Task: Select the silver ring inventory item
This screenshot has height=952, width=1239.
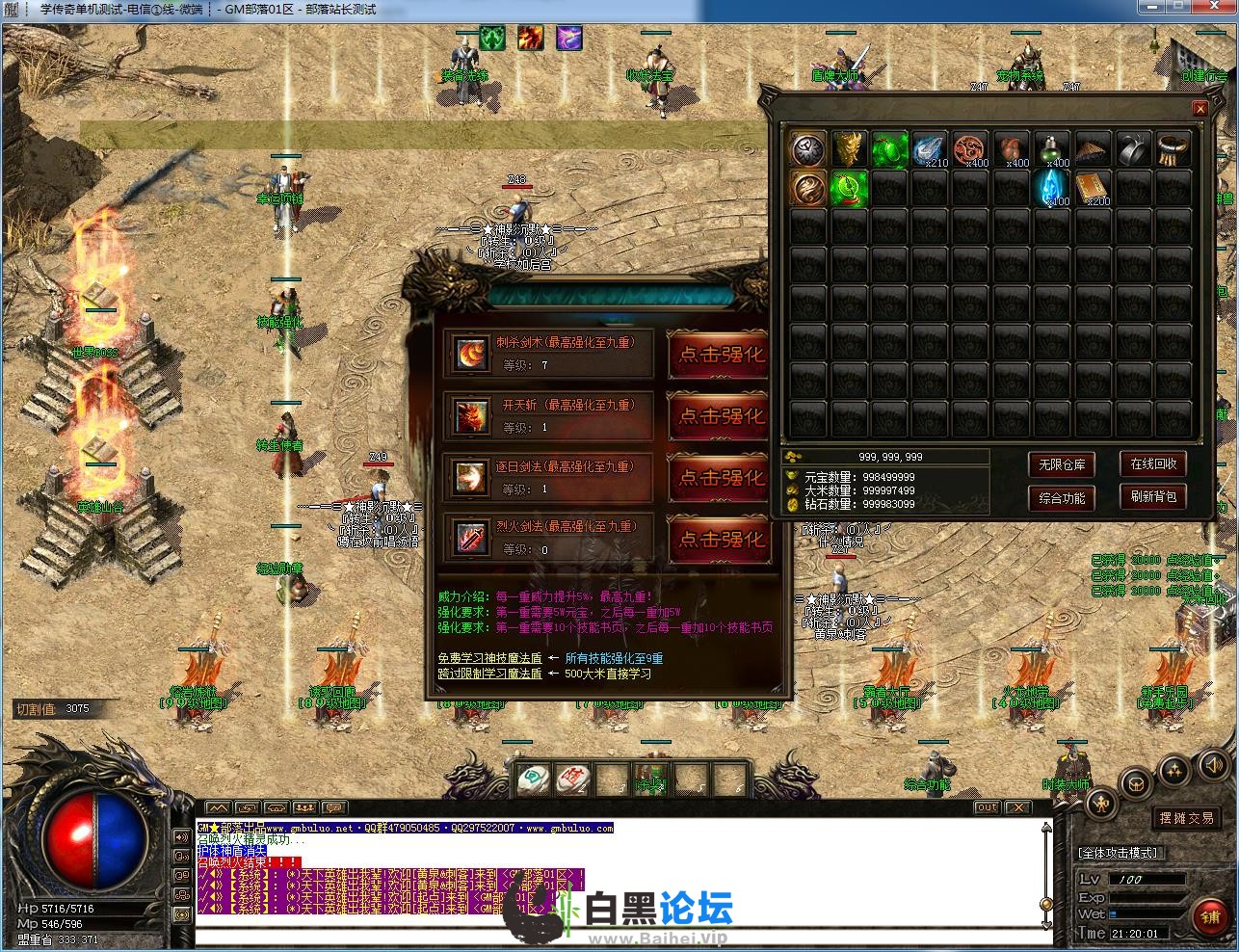Action: (x=1133, y=149)
